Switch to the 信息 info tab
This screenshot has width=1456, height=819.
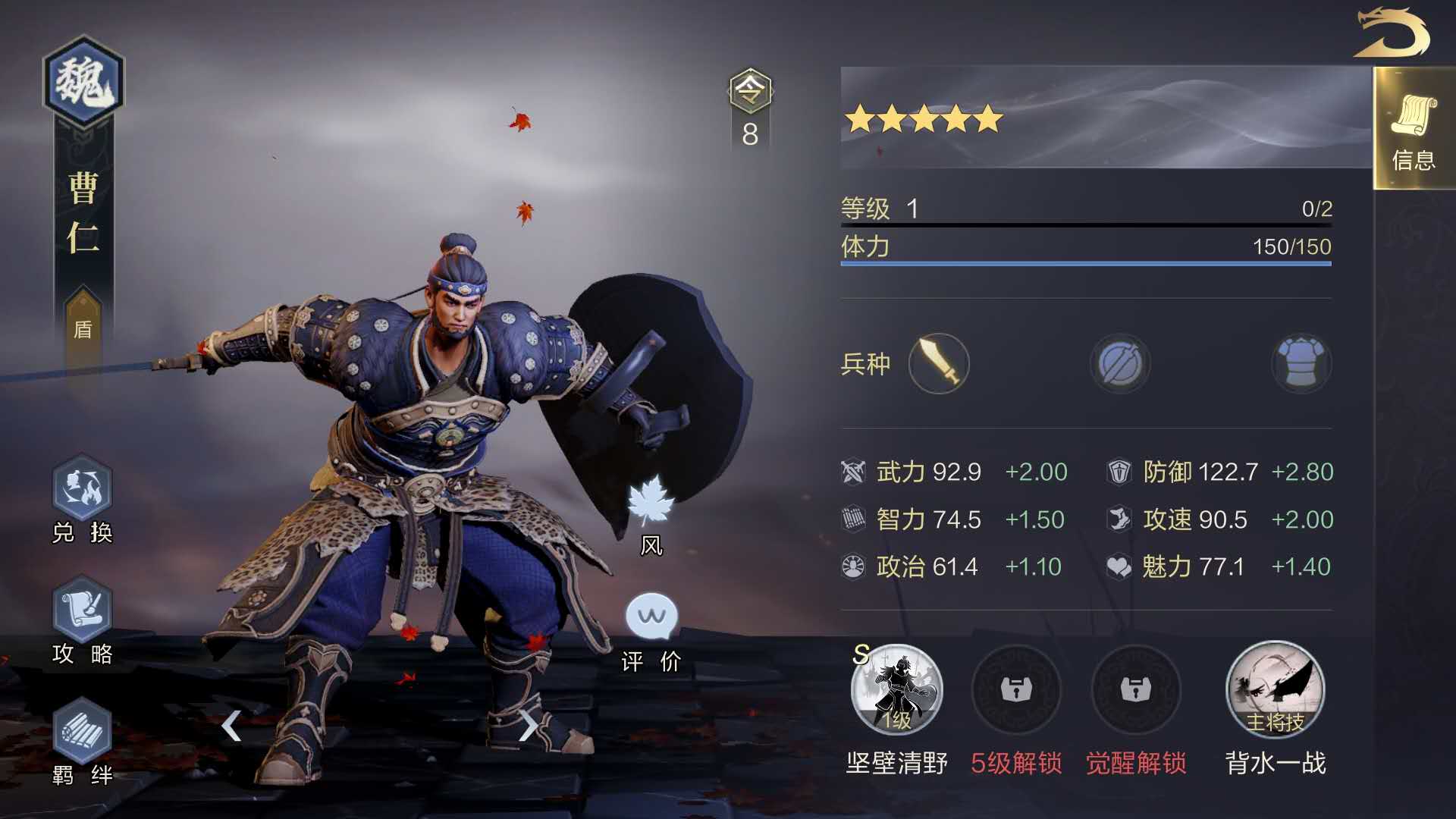coord(1414,129)
